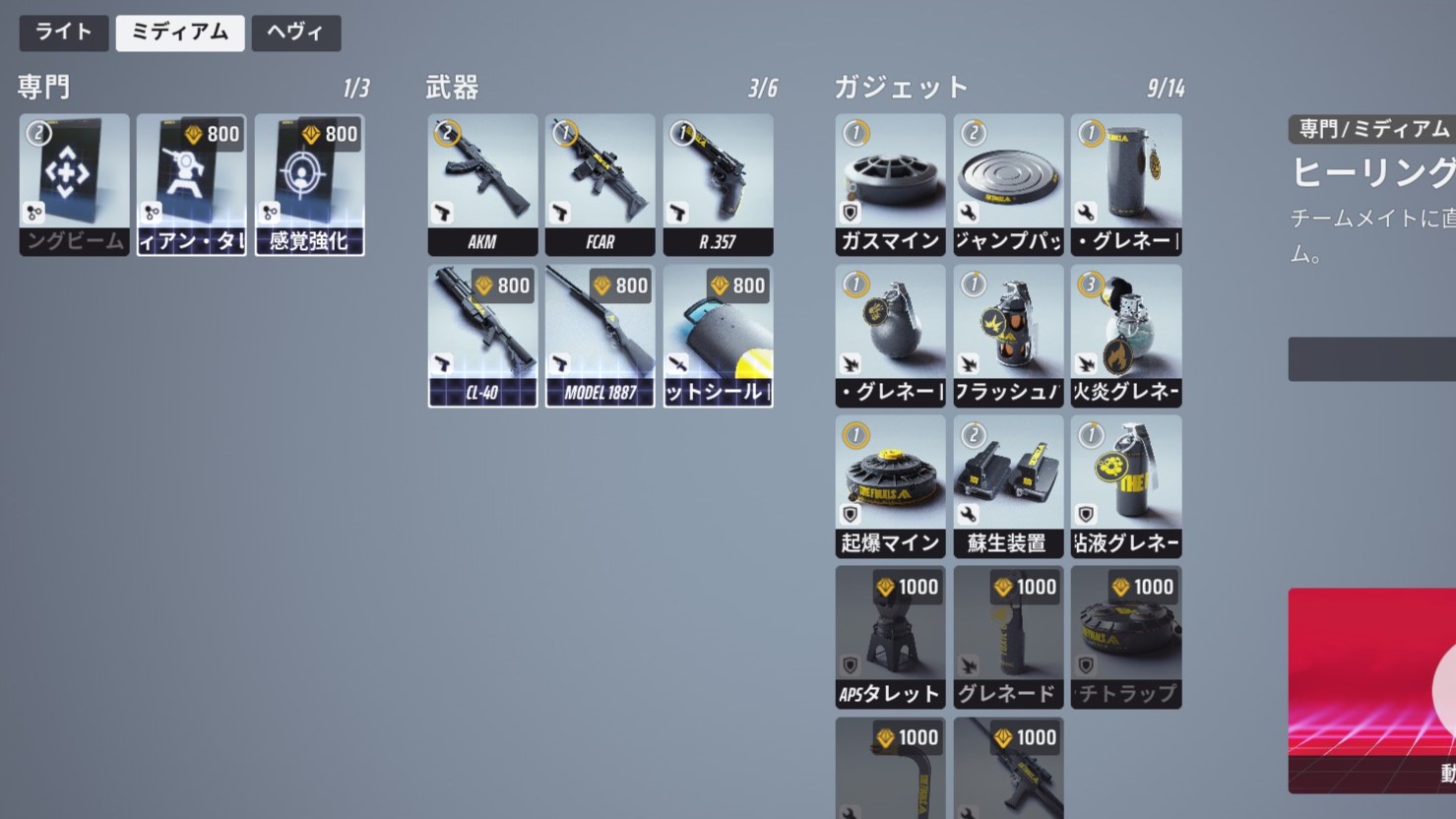Select the 起爆マイン gadget
The image size is (1456, 819).
pos(889,484)
